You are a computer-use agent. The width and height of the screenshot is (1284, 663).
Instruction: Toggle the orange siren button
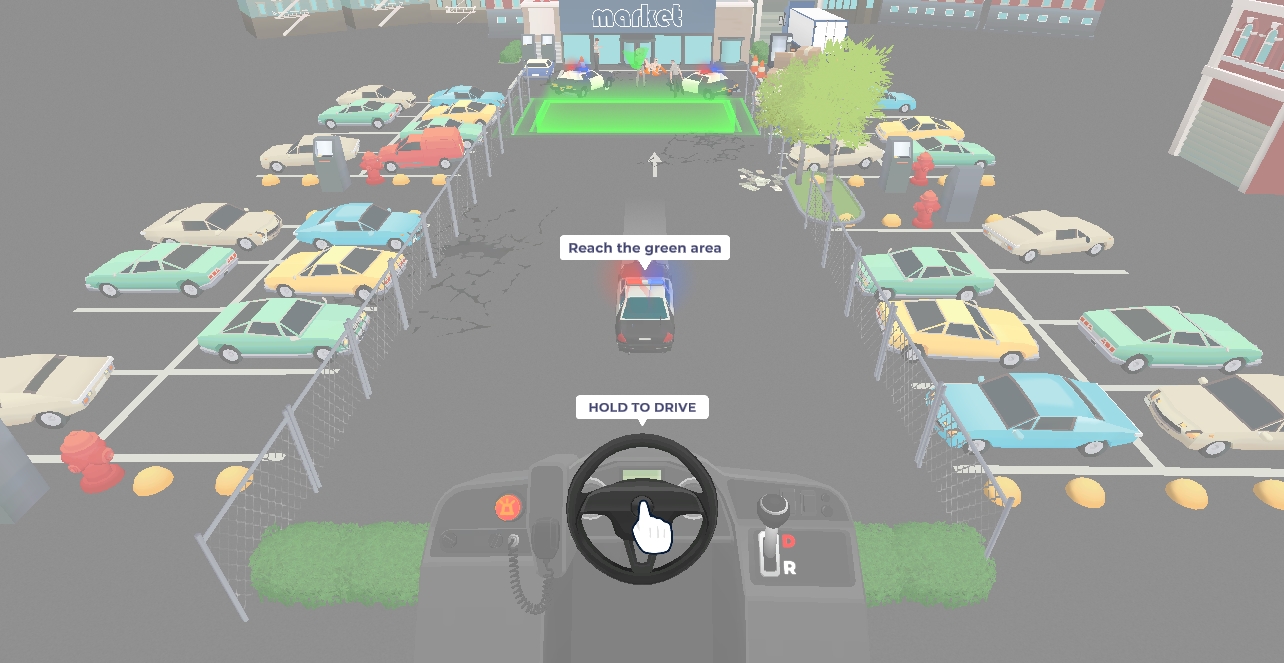click(x=509, y=507)
